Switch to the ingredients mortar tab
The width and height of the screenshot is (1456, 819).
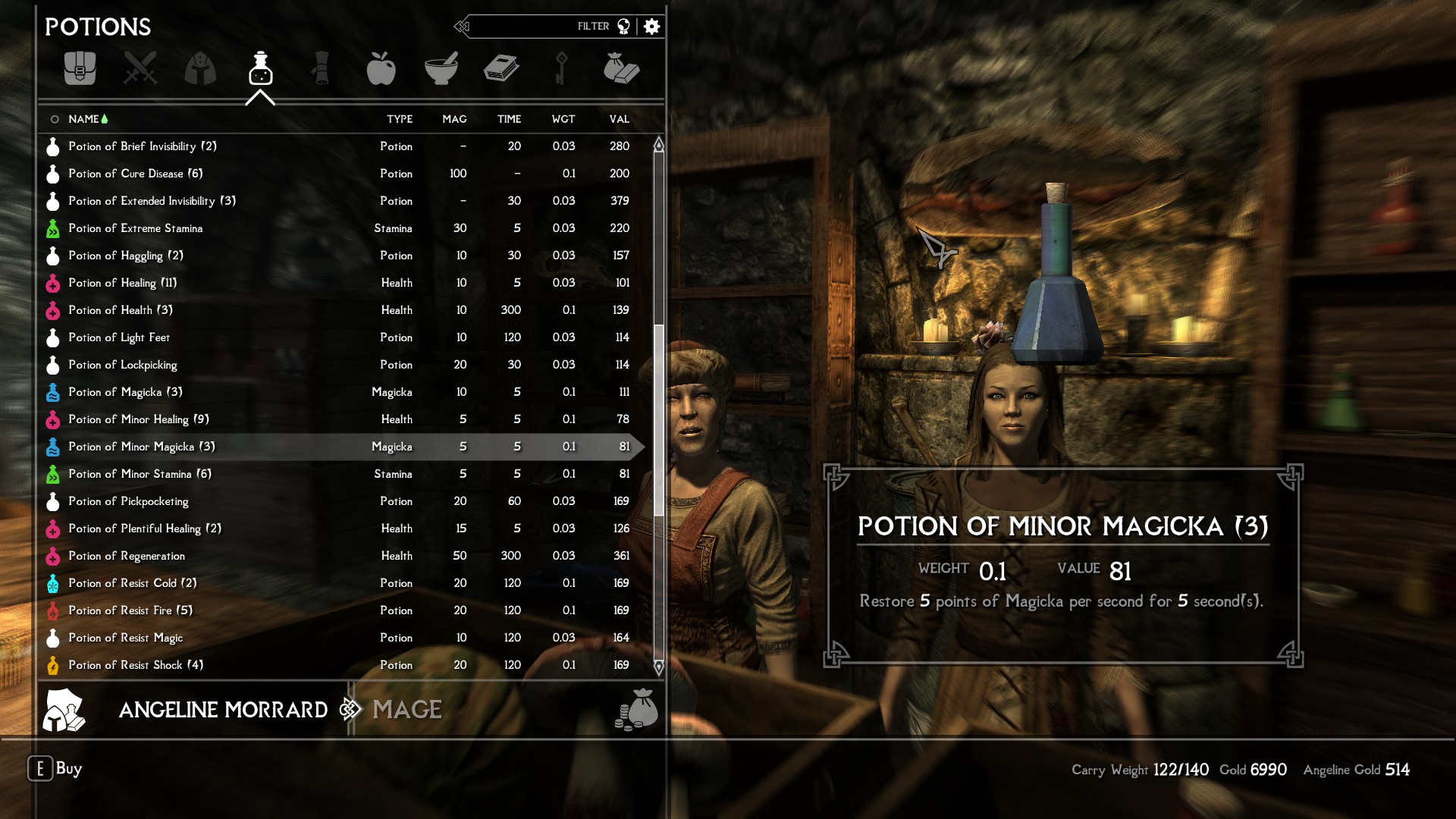tap(441, 68)
